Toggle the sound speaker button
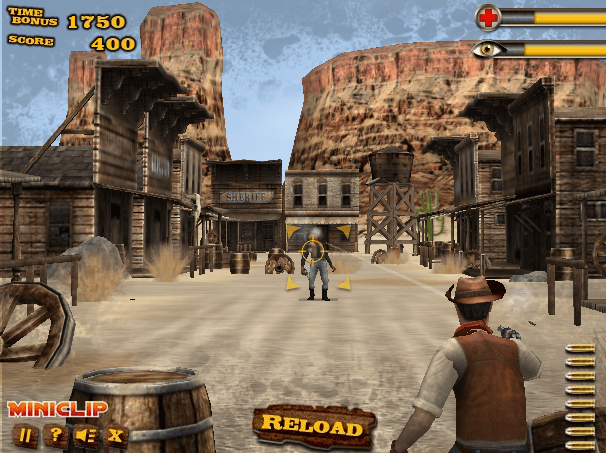Screen dimensions: 606x453 coord(85,435)
